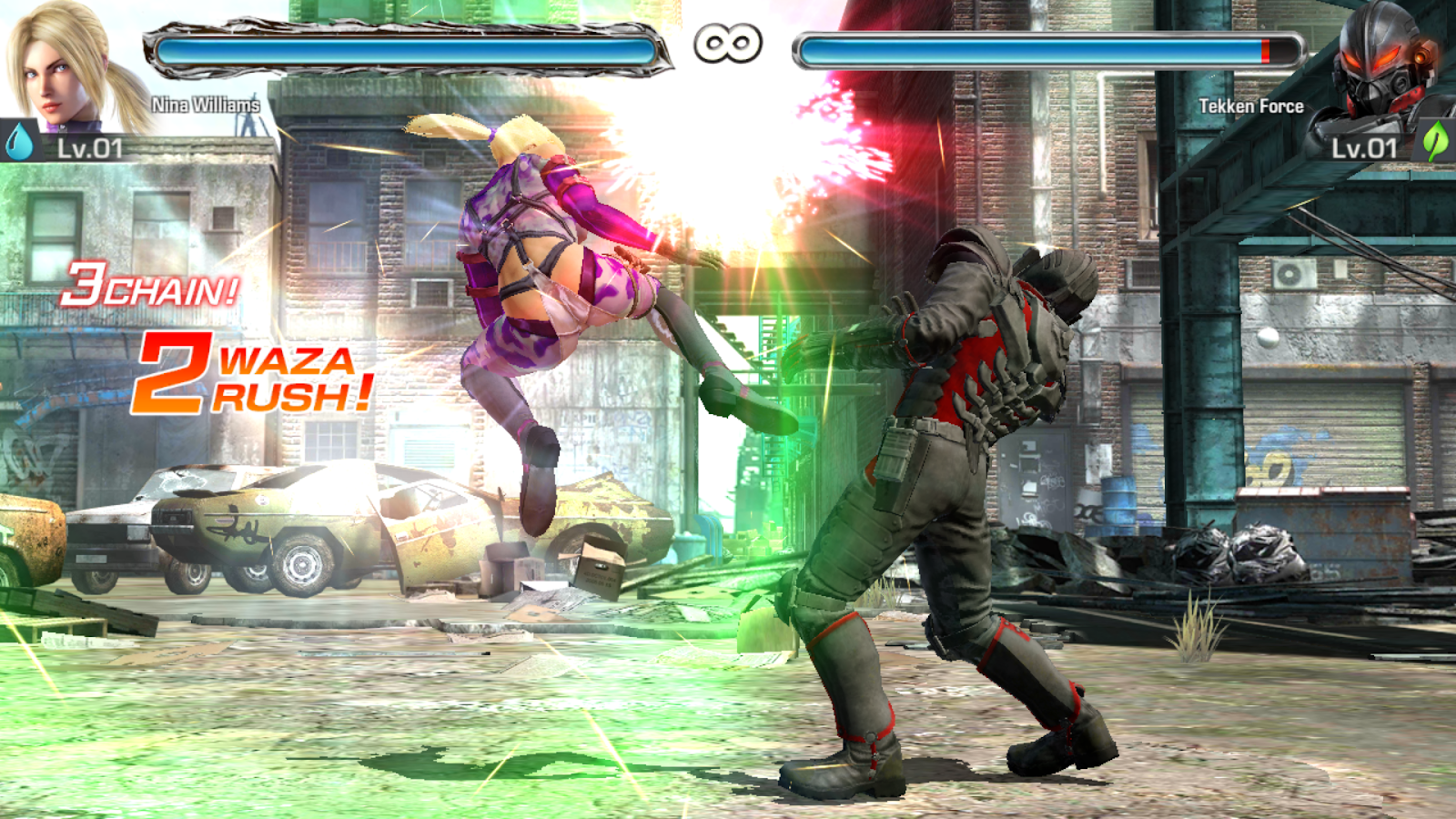Viewport: 1456px width, 819px height.
Task: Tap the 2 WAZA RUSH! indicator
Action: coord(255,376)
